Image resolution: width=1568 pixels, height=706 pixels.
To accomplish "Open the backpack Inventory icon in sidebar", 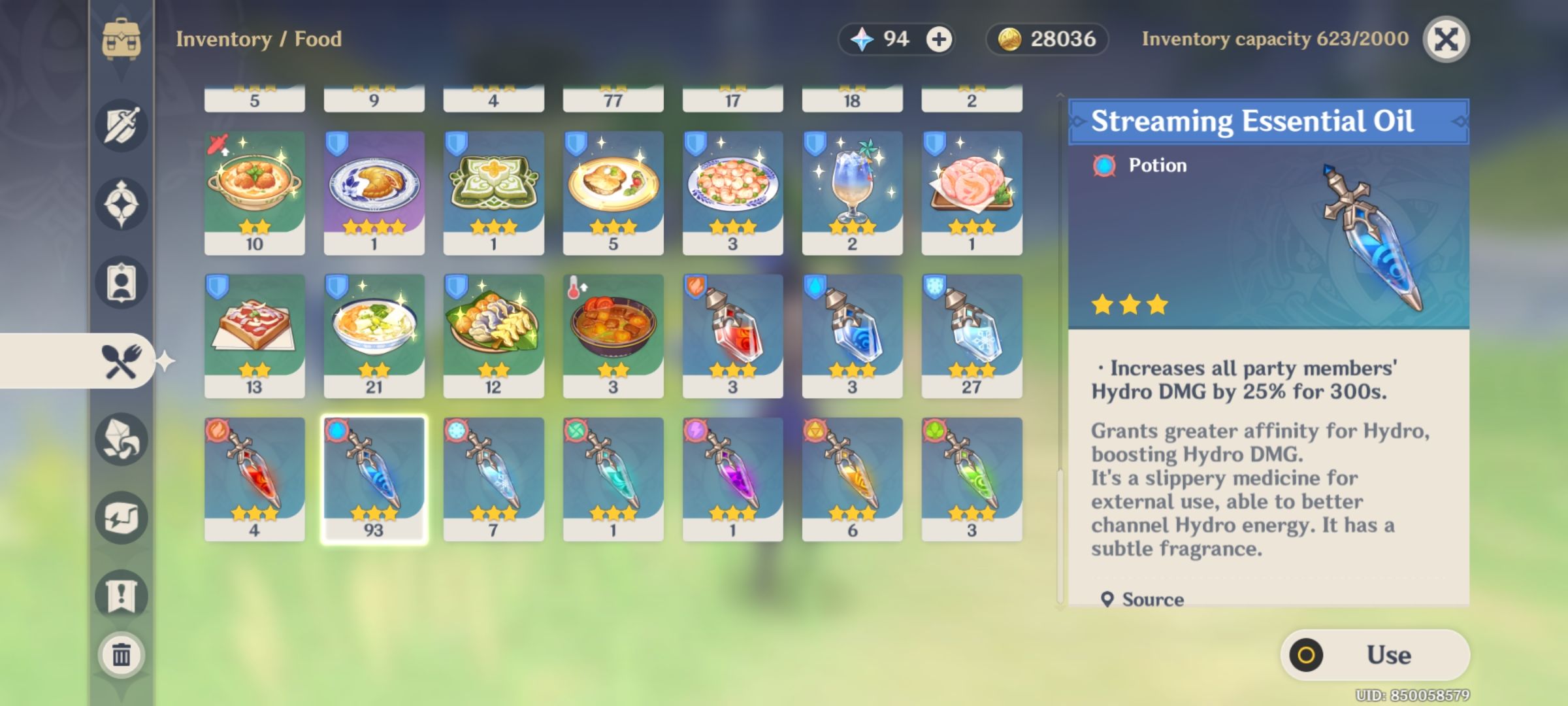I will tap(122, 39).
